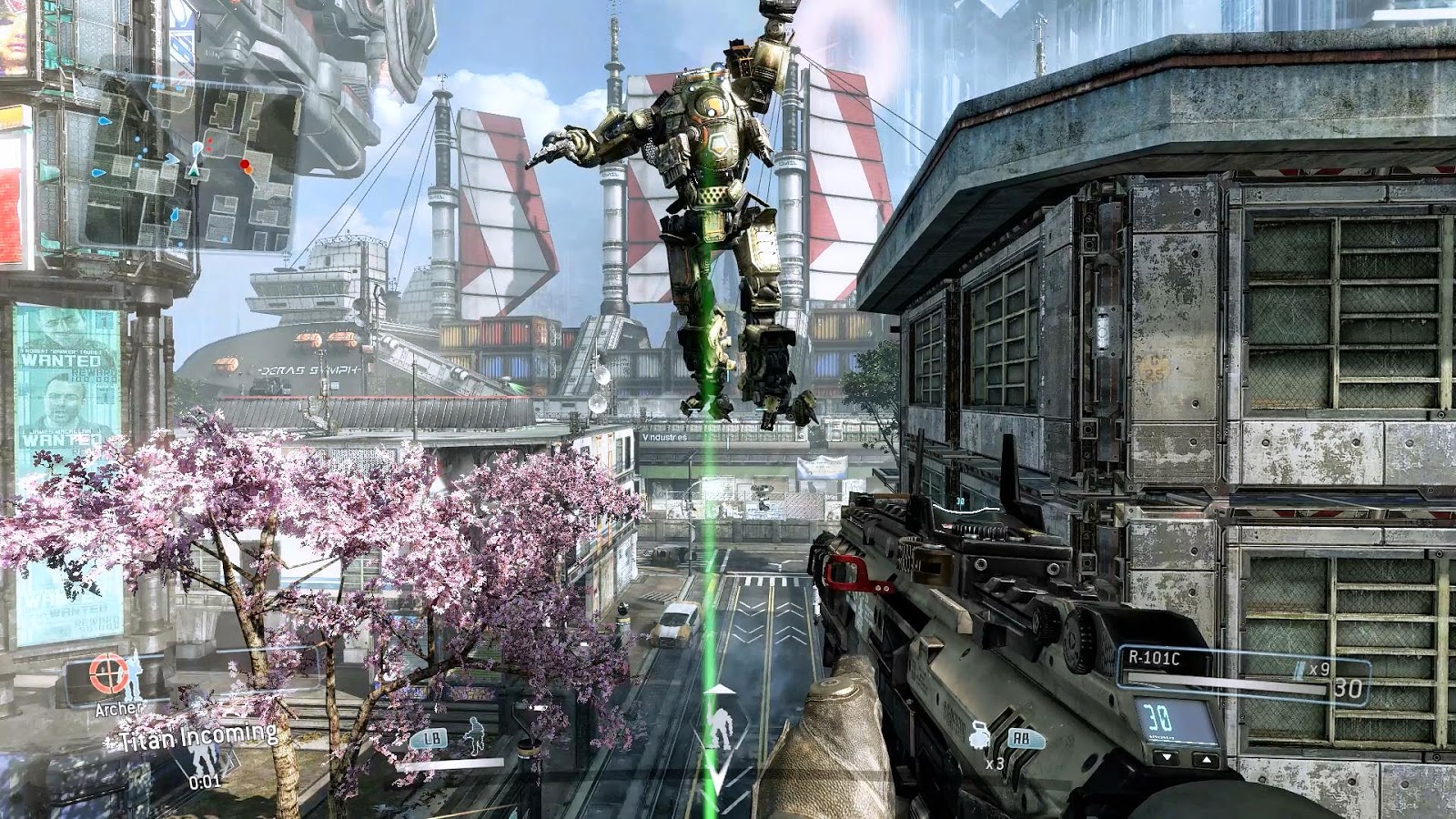Viewport: 1456px width, 819px height.
Task: Toggle the down arrow on the ammo display
Action: tap(1166, 759)
